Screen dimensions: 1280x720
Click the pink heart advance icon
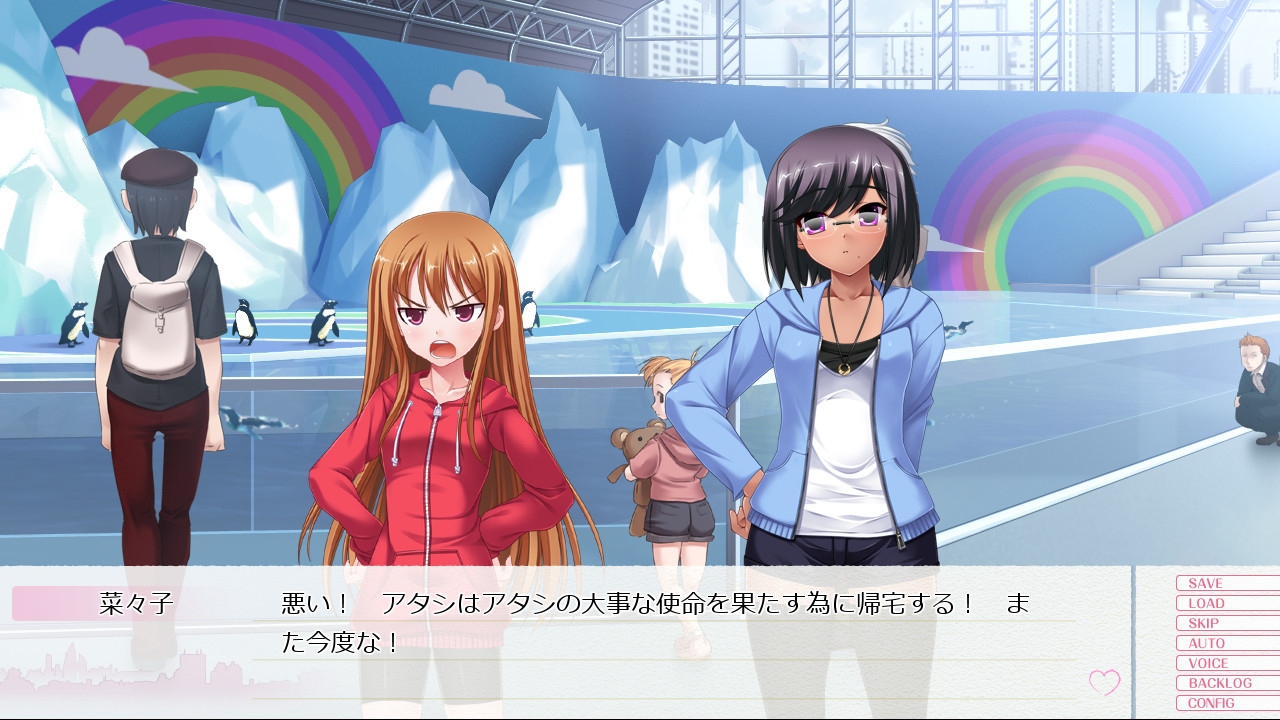(1104, 683)
